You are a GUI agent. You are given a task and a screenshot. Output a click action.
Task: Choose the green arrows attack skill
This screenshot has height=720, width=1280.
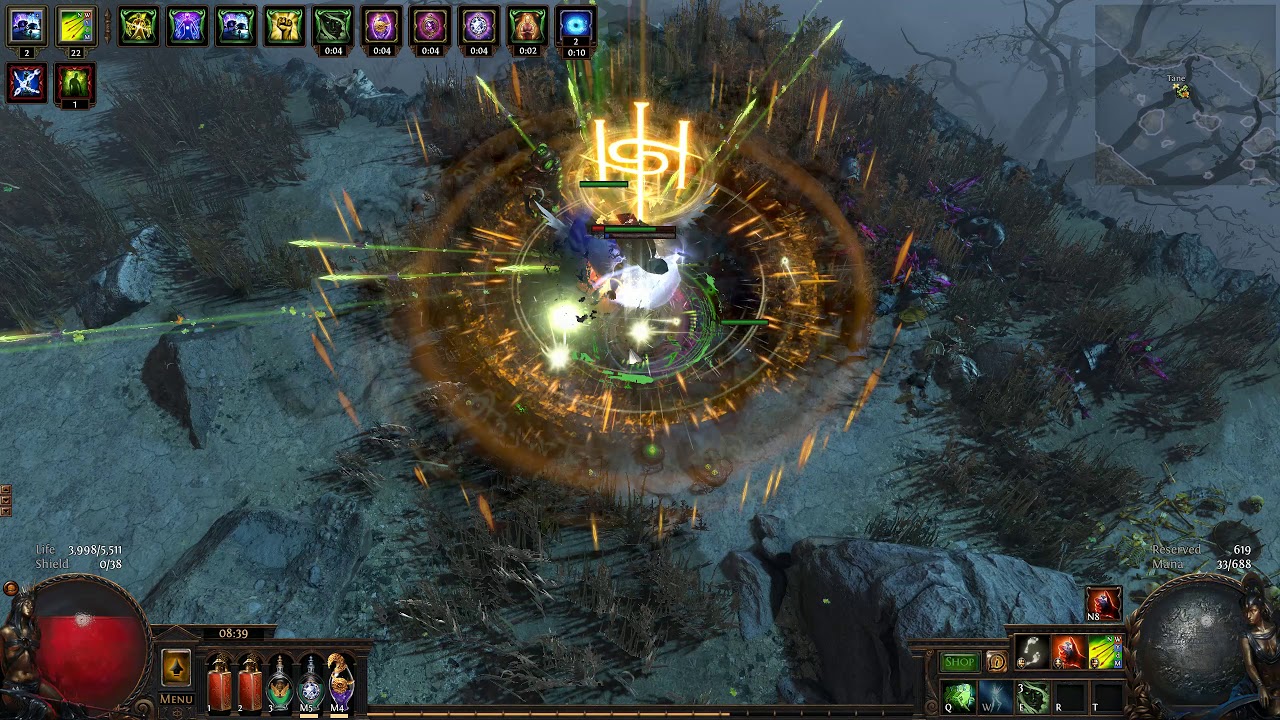coord(1105,652)
